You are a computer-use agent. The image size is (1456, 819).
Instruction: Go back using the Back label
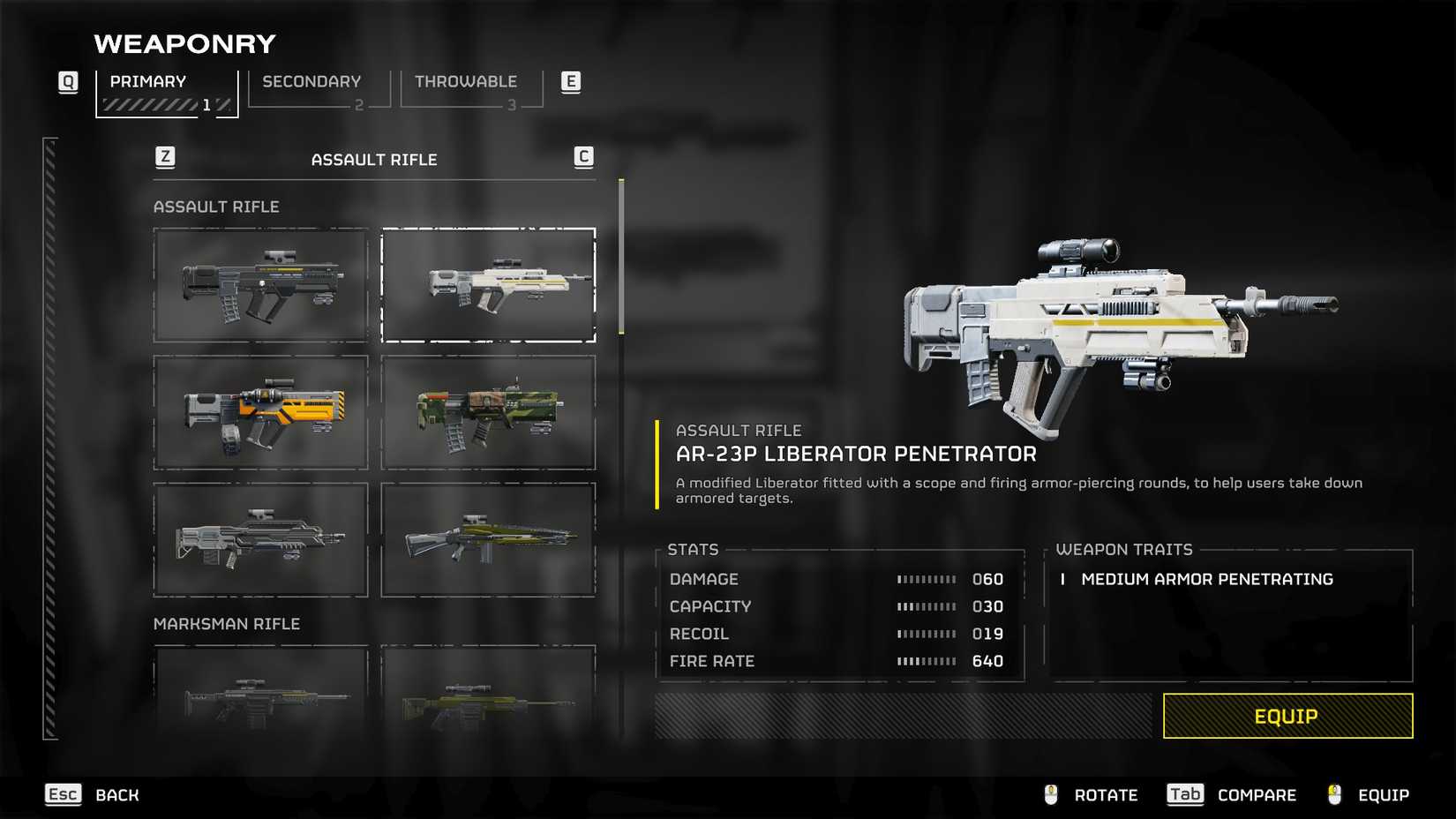point(116,795)
